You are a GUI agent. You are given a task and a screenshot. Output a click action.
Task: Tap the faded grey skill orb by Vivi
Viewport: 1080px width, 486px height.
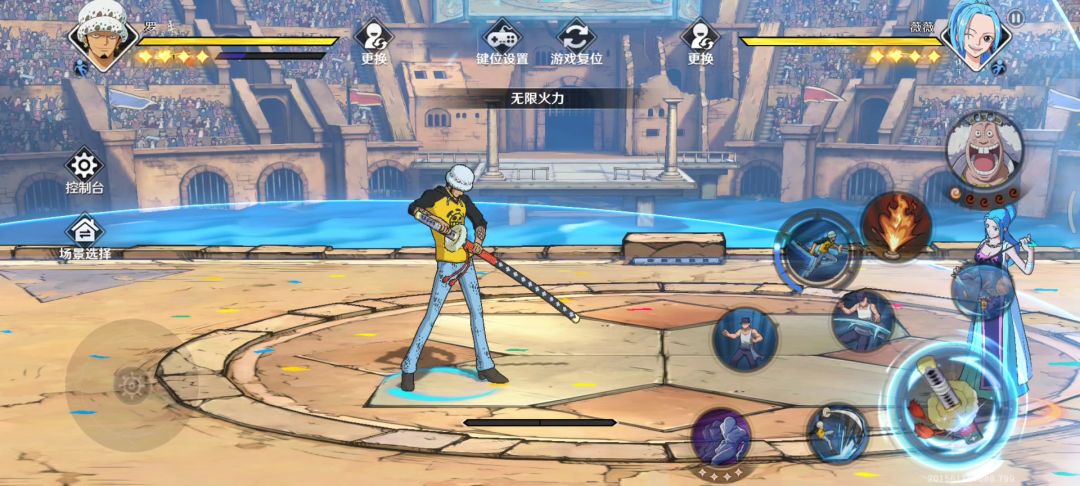(983, 291)
